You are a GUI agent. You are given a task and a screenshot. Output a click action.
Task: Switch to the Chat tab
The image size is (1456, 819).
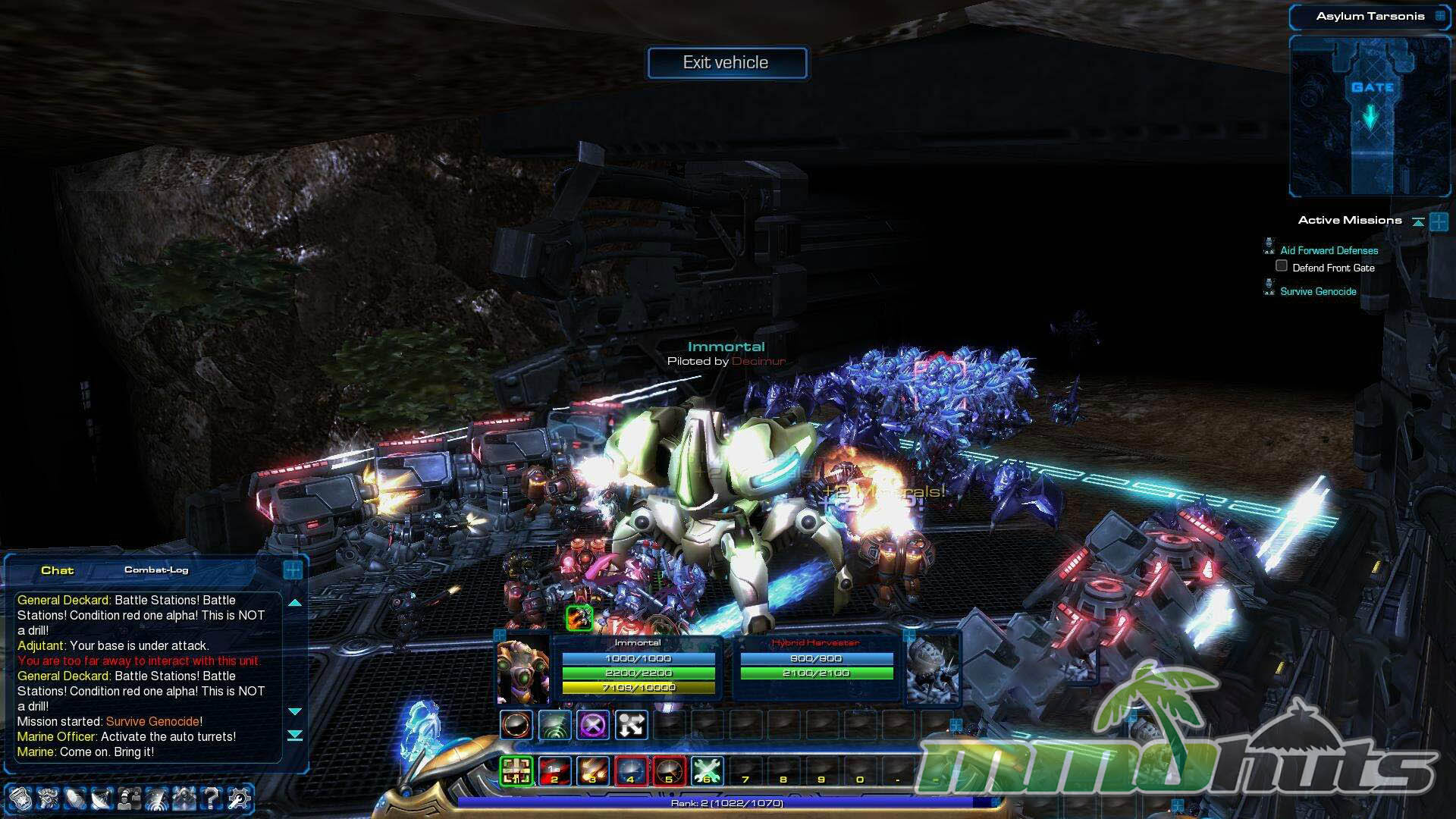coord(57,570)
